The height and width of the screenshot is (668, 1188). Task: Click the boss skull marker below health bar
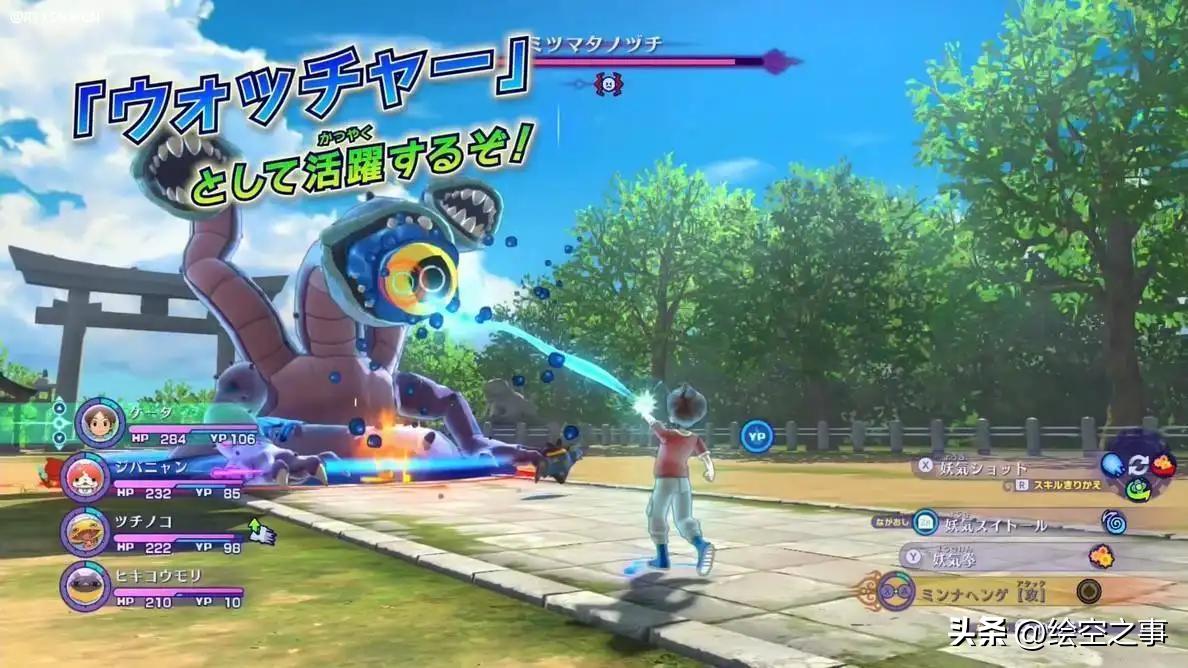point(607,84)
